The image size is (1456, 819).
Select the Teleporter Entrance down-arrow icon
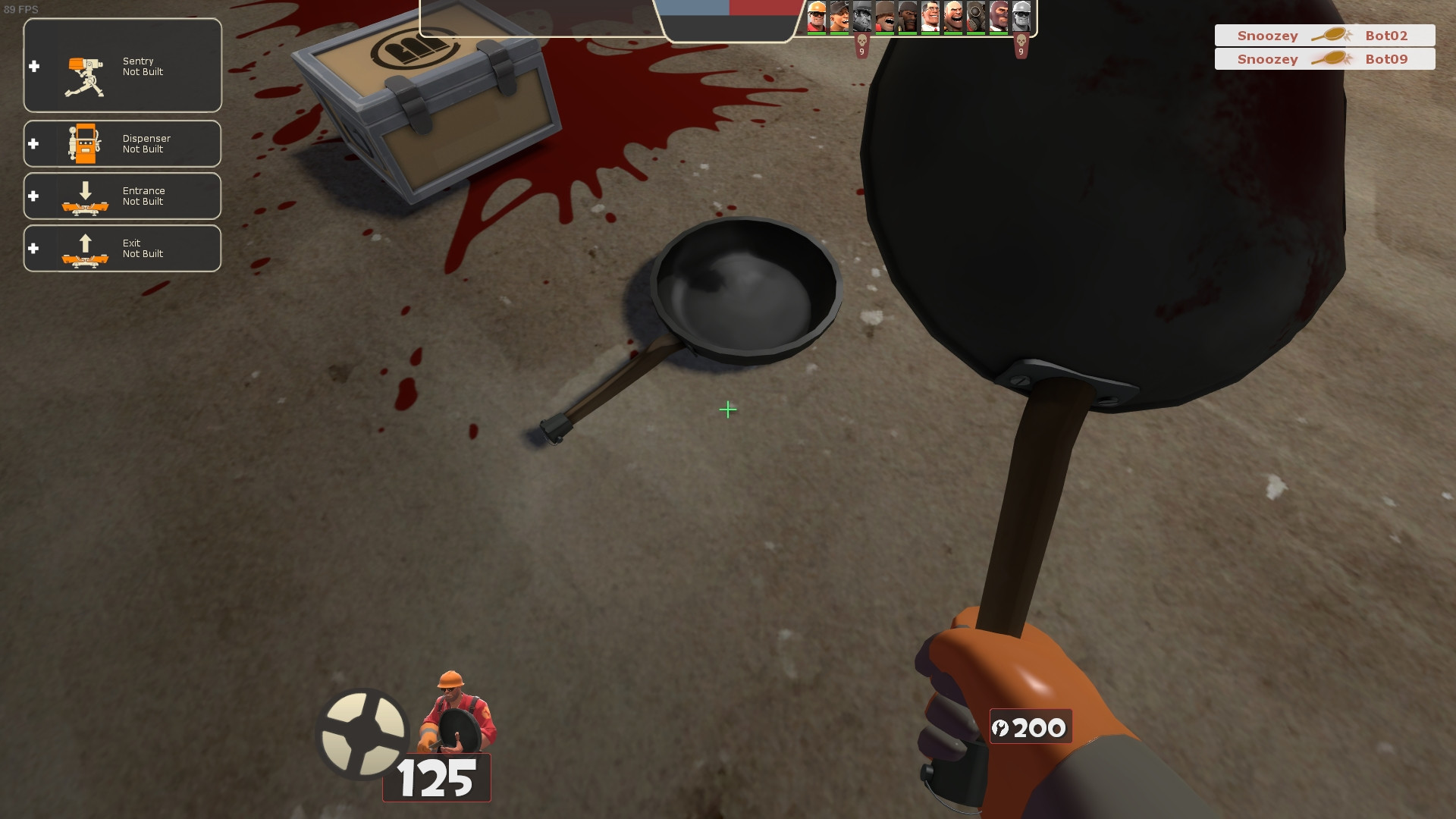pos(85,196)
